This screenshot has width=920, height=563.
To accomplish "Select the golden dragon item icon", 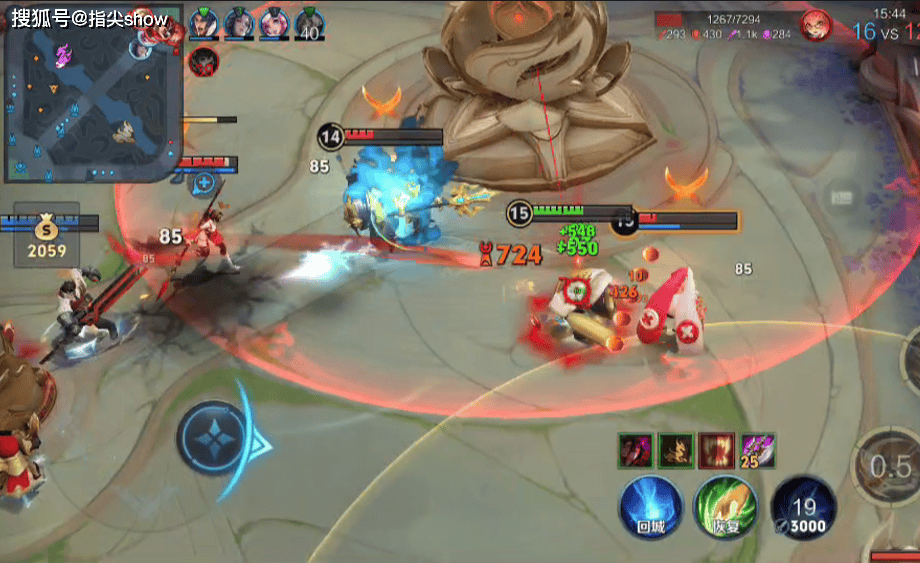I will [x=676, y=450].
